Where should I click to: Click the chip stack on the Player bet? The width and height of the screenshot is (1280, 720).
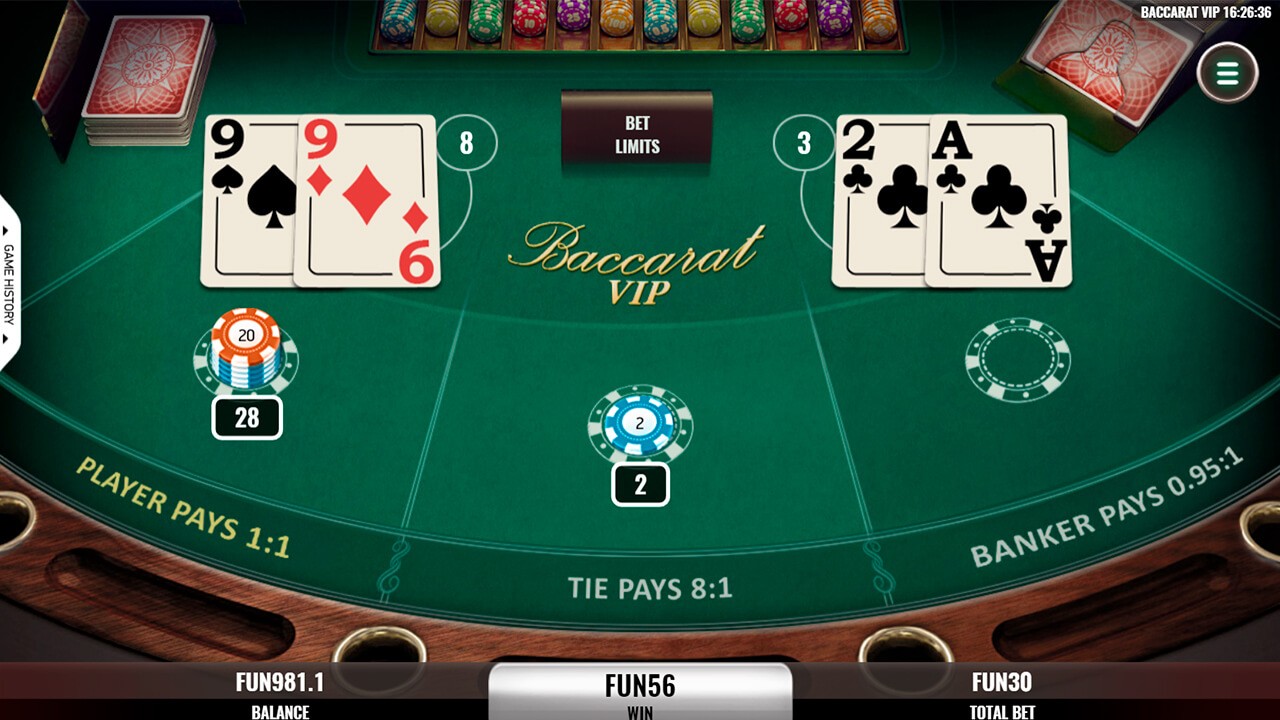[x=245, y=350]
